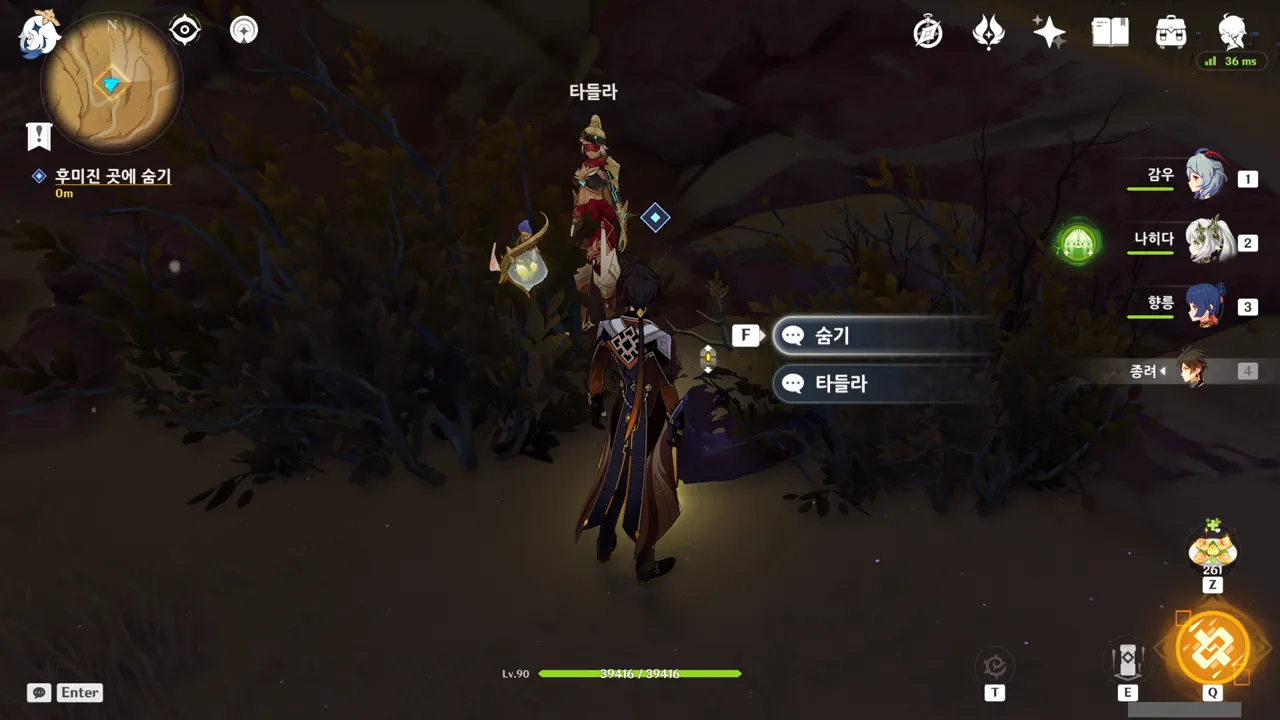This screenshot has width=1280, height=720.
Task: Select the 후미진 곳에 숨기 quest tracker
Action: point(112,176)
